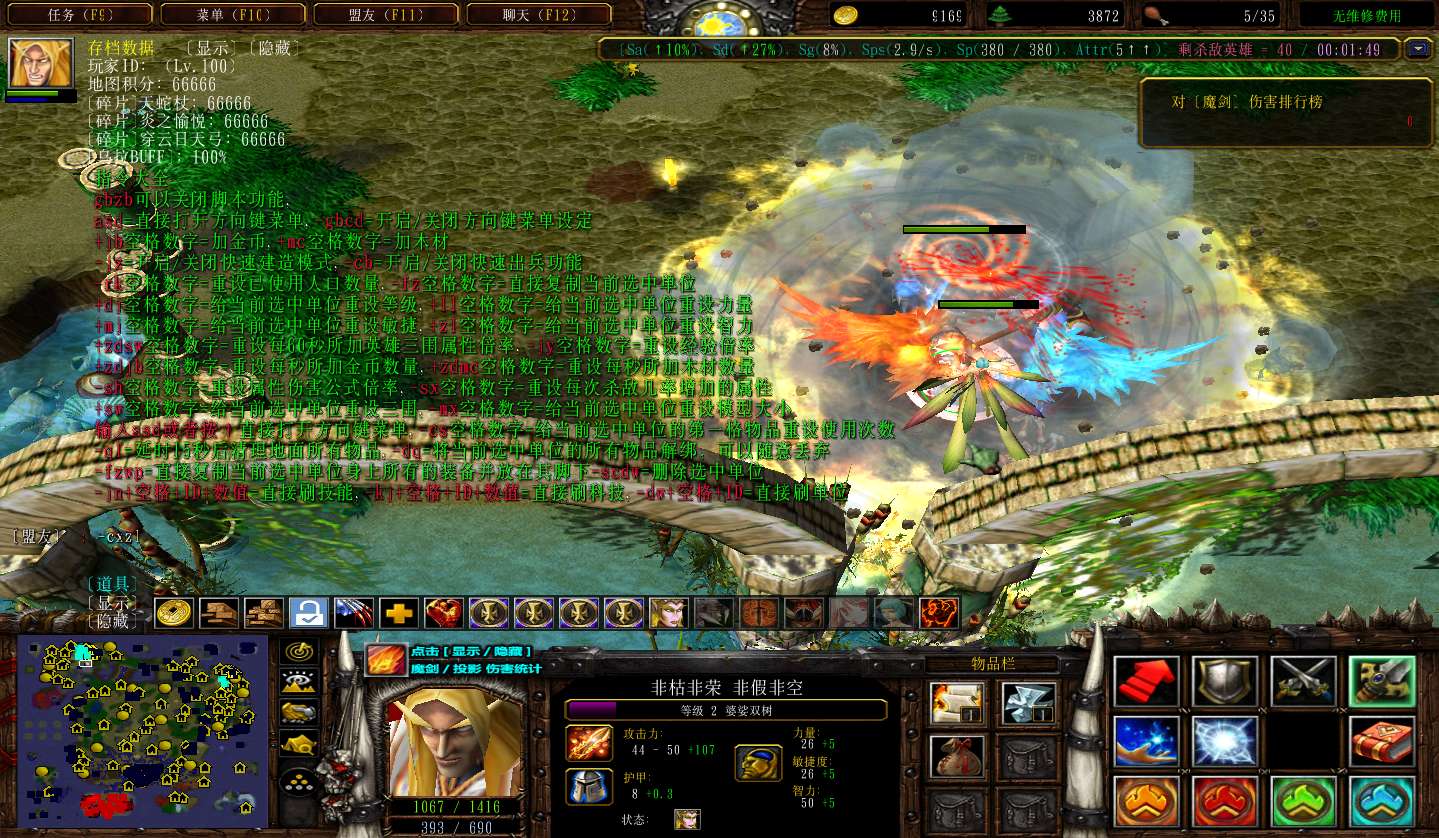Select the padlock icon in the item bar
This screenshot has height=838, width=1439.
pos(309,612)
